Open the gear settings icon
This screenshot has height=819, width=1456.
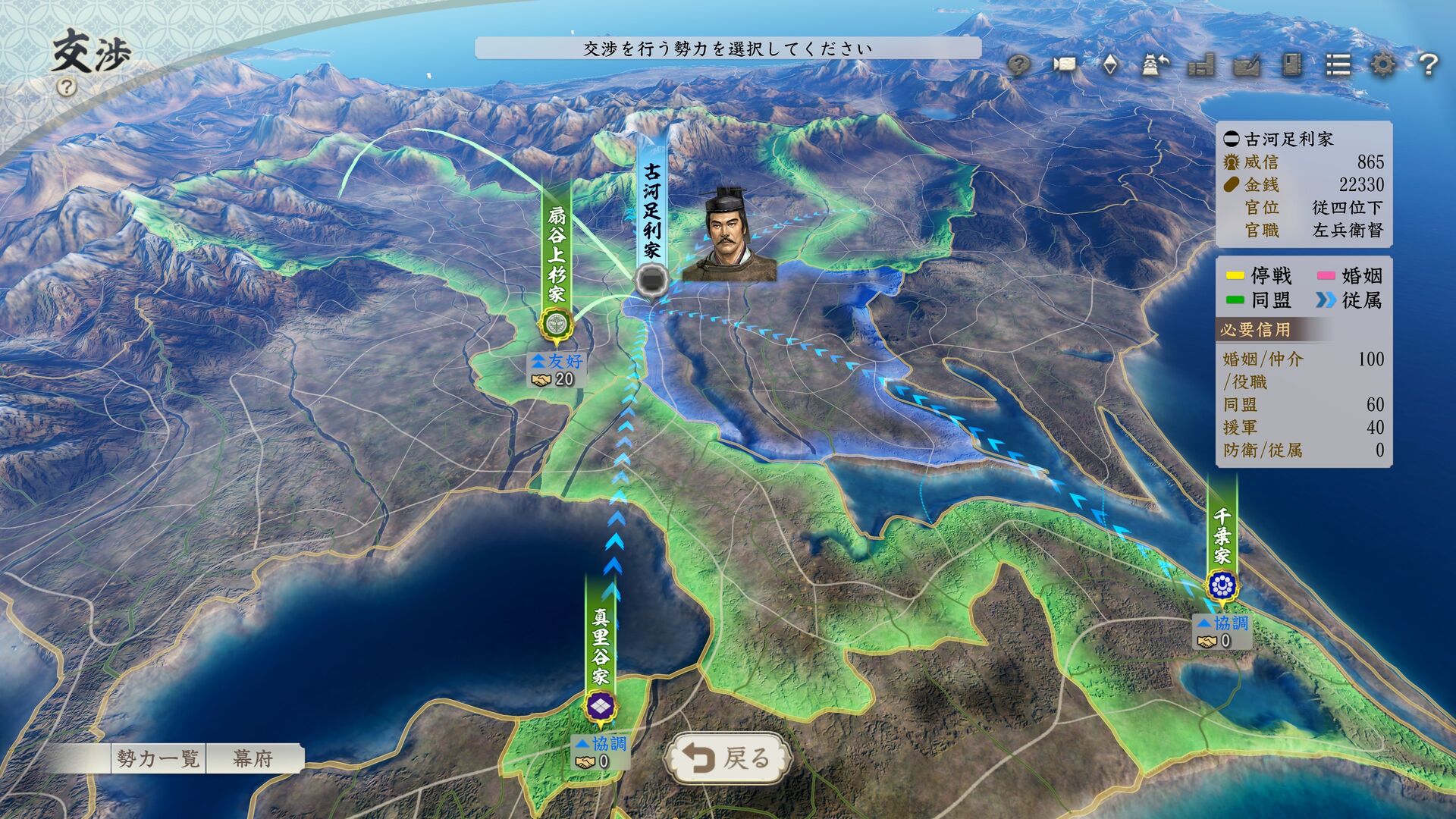click(1382, 65)
